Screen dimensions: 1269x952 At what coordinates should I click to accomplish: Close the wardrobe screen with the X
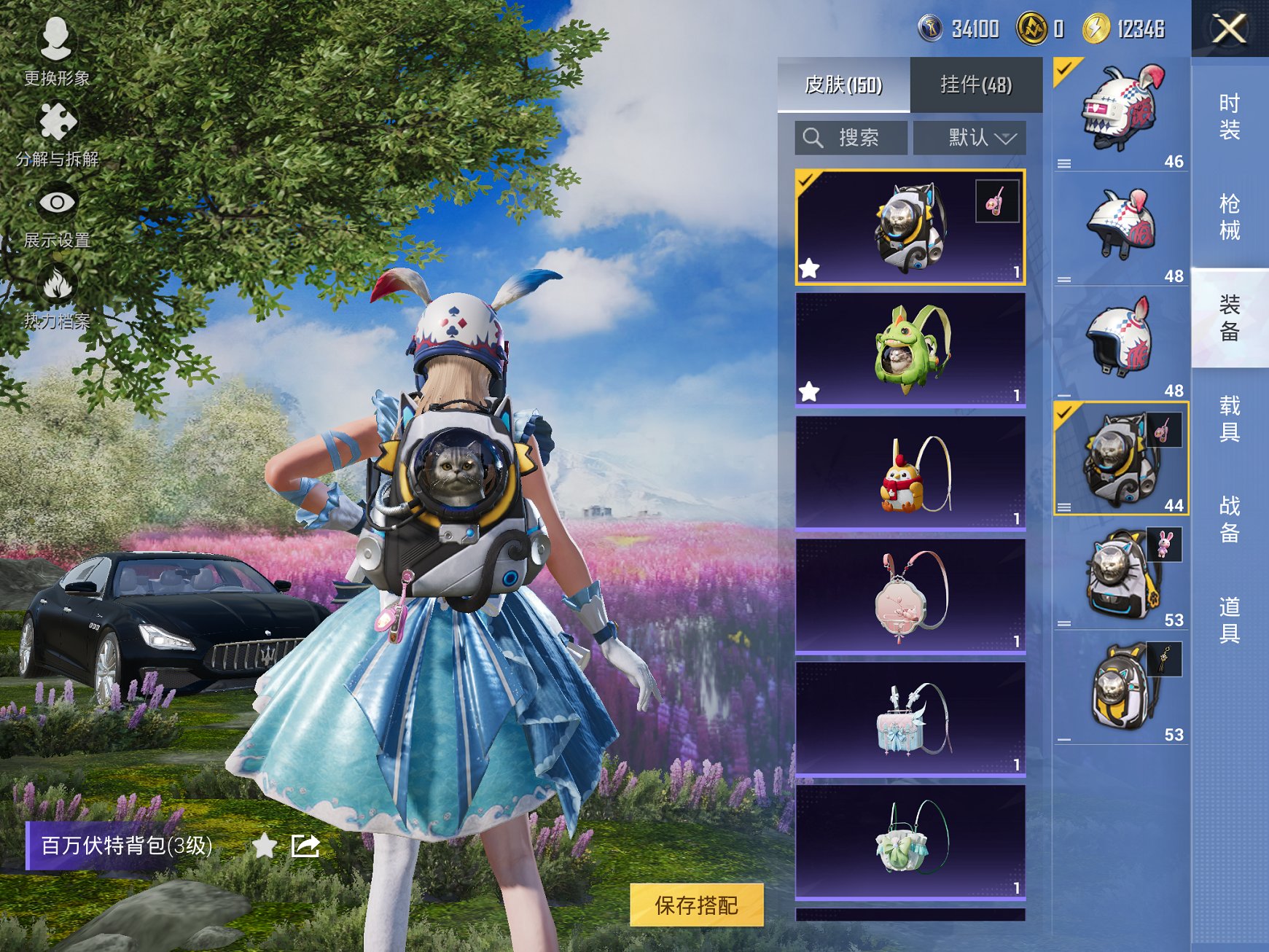tap(1229, 29)
